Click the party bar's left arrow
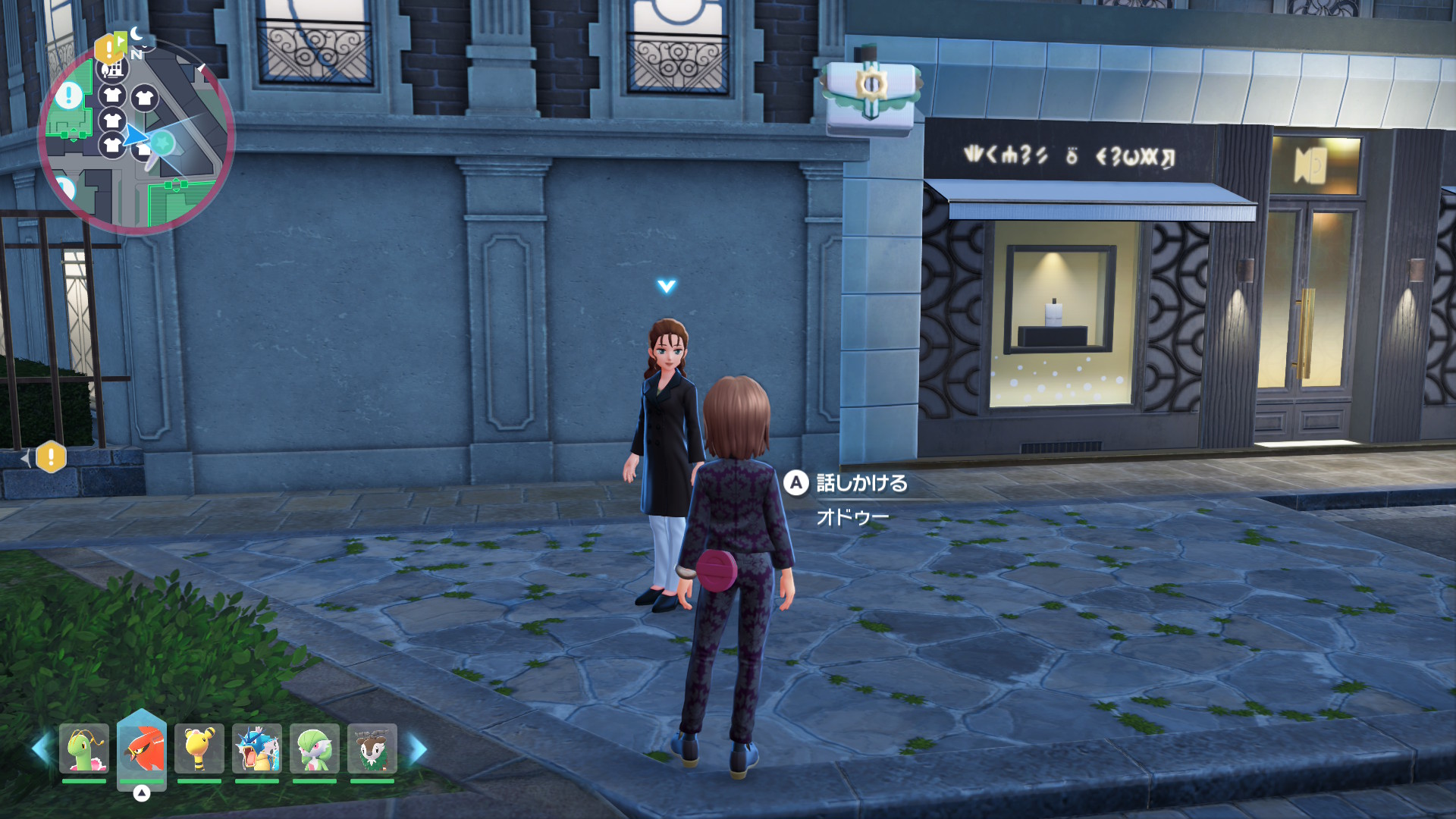The image size is (1456, 819). (41, 749)
